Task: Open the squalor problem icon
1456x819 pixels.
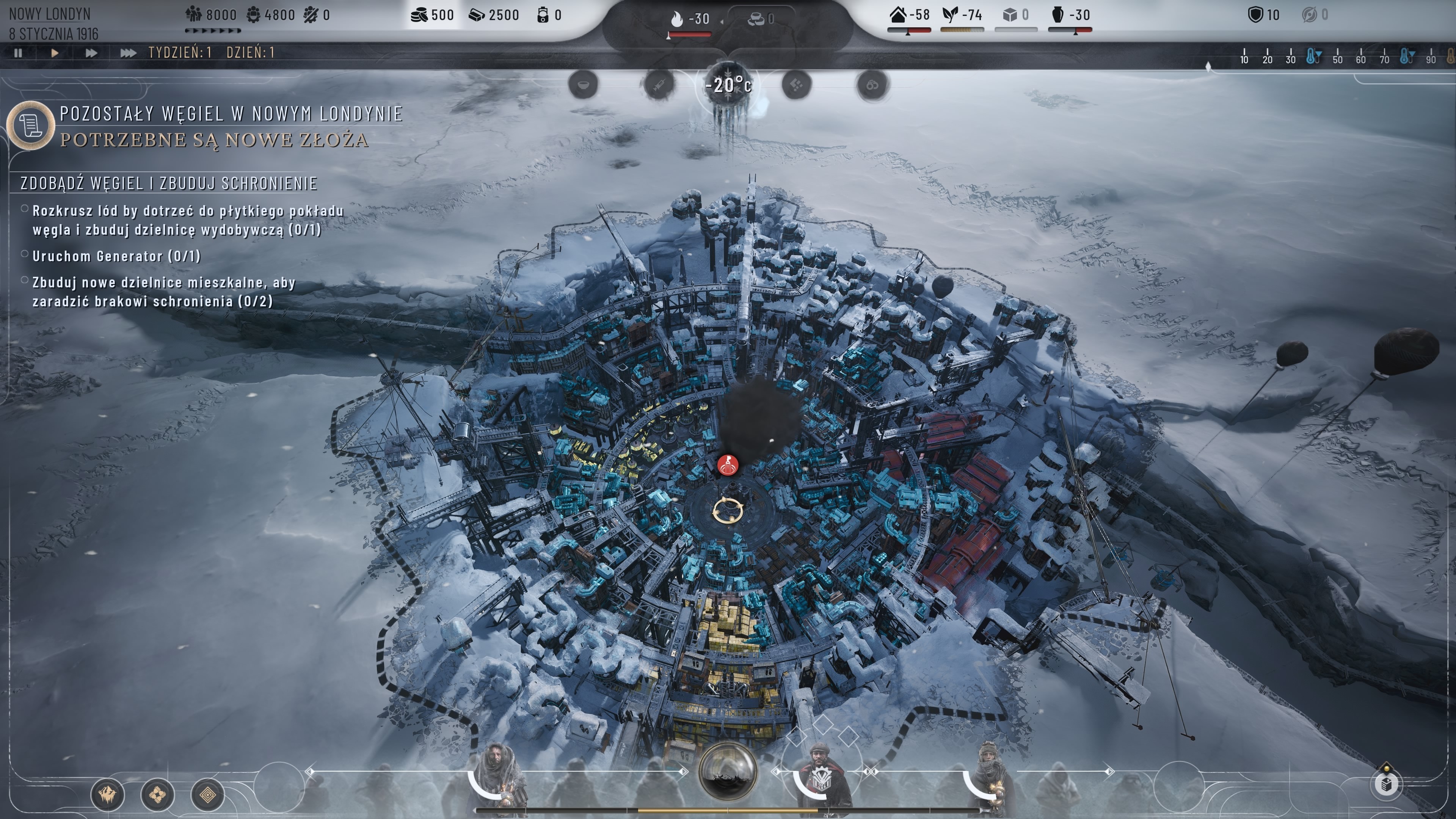Action: coord(796,85)
